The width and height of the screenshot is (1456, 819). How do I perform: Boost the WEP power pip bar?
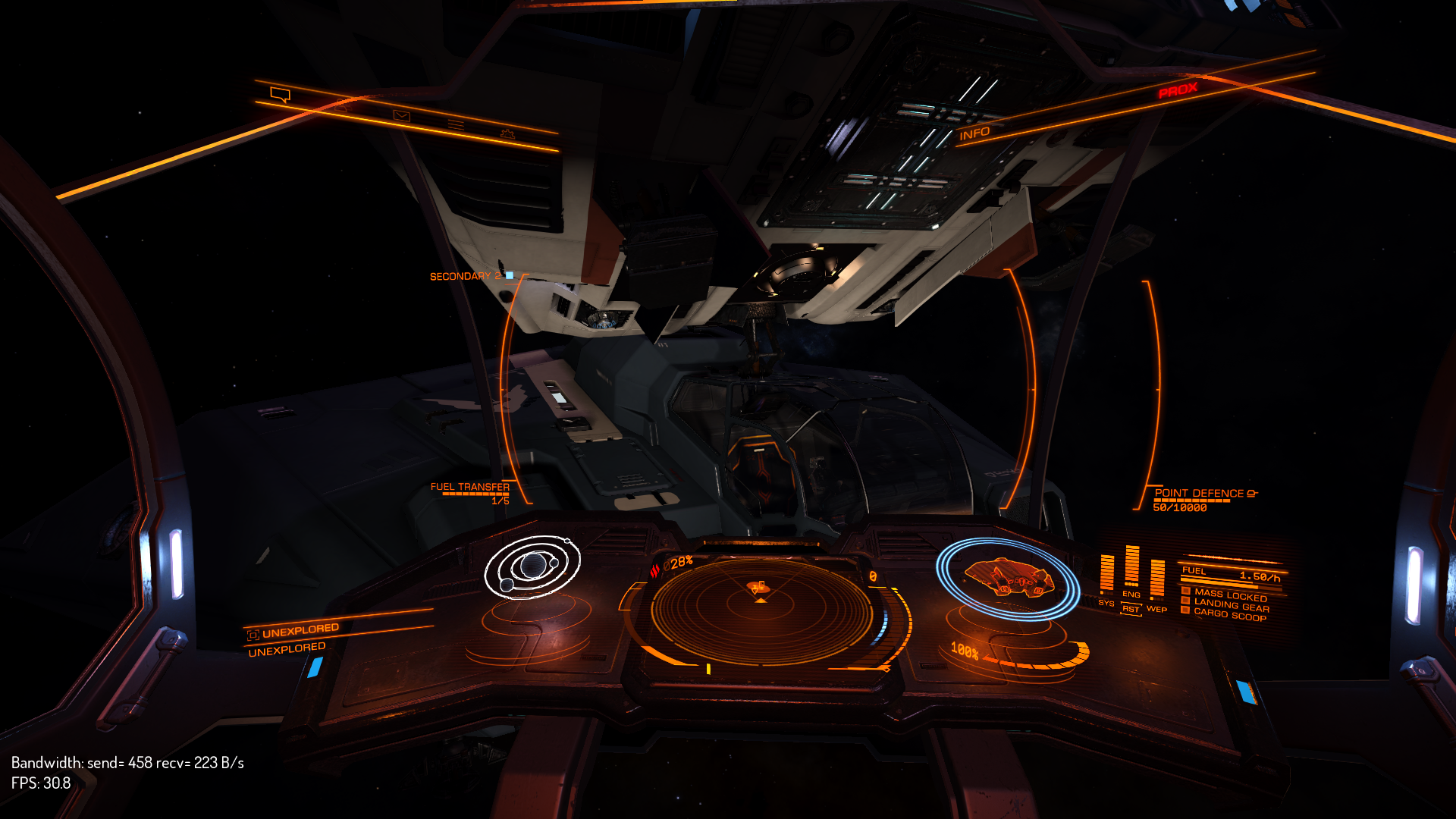pos(1157,579)
